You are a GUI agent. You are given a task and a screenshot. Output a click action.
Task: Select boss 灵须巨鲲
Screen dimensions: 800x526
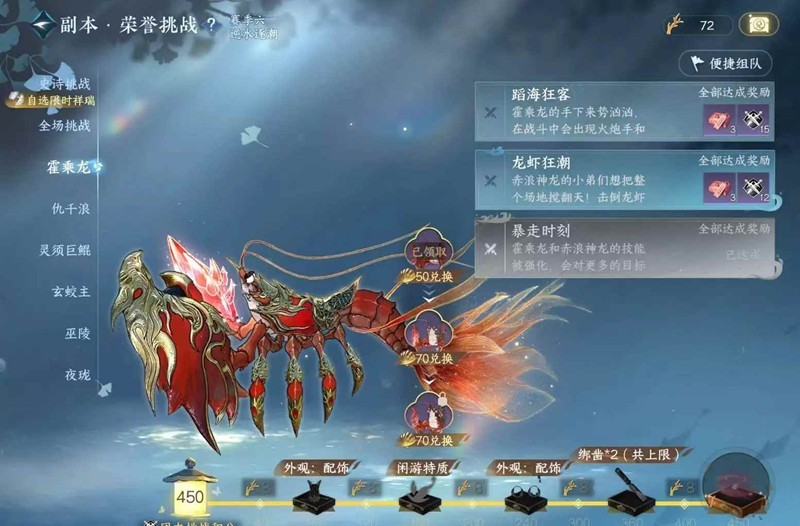[x=65, y=250]
